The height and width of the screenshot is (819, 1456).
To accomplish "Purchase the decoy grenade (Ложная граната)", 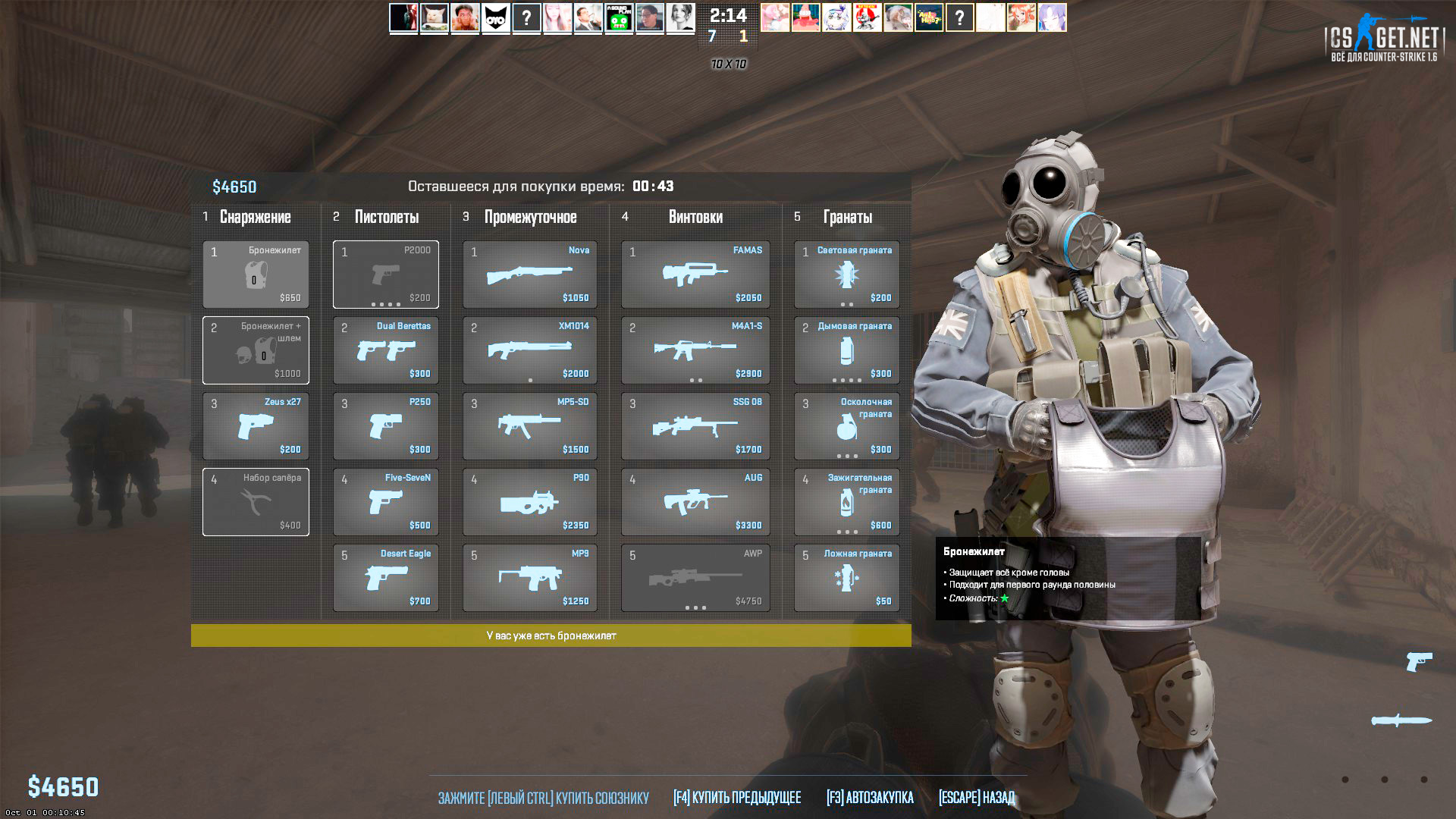I will pos(846,578).
